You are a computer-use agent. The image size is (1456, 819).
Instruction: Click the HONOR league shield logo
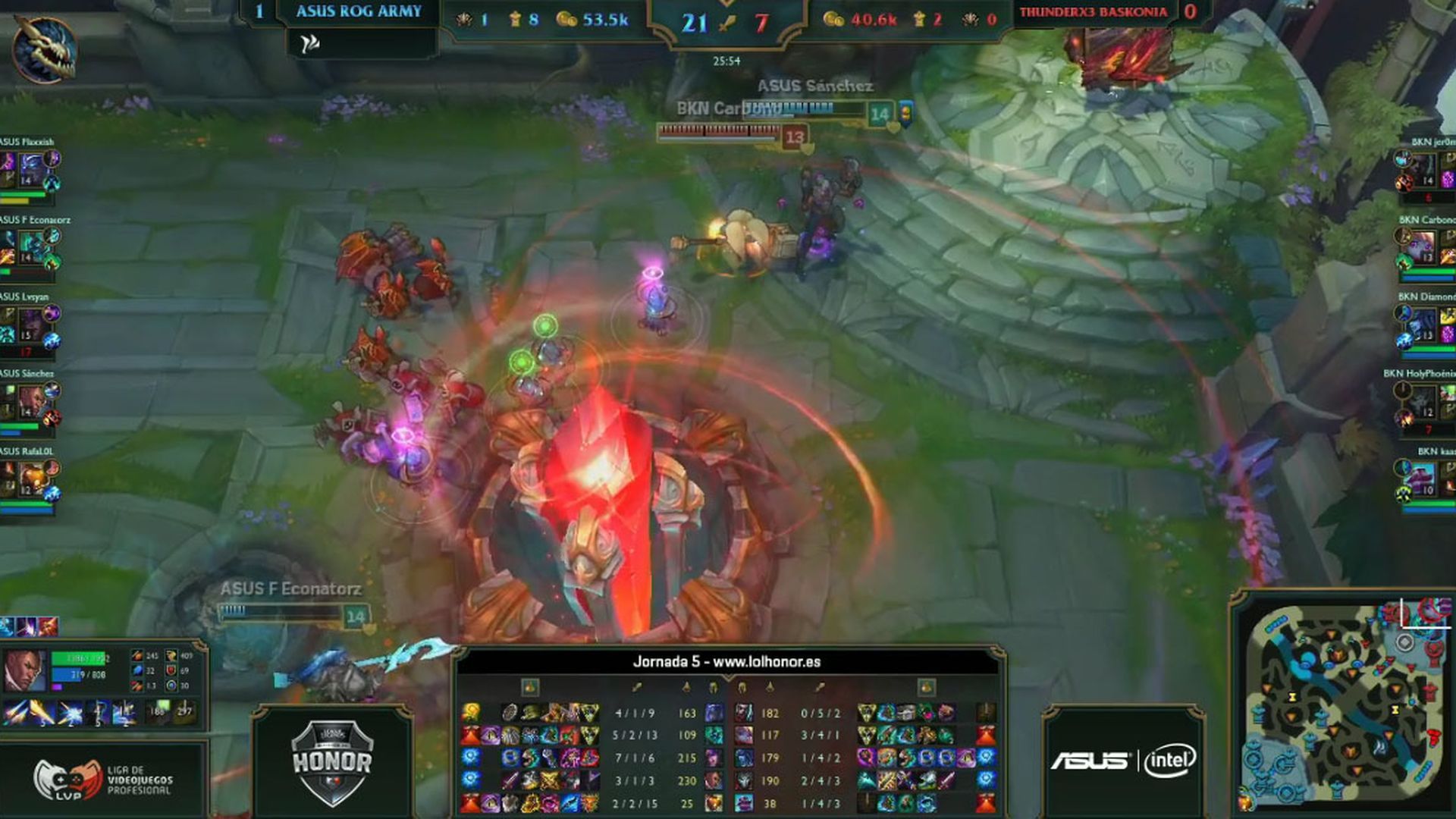click(332, 762)
